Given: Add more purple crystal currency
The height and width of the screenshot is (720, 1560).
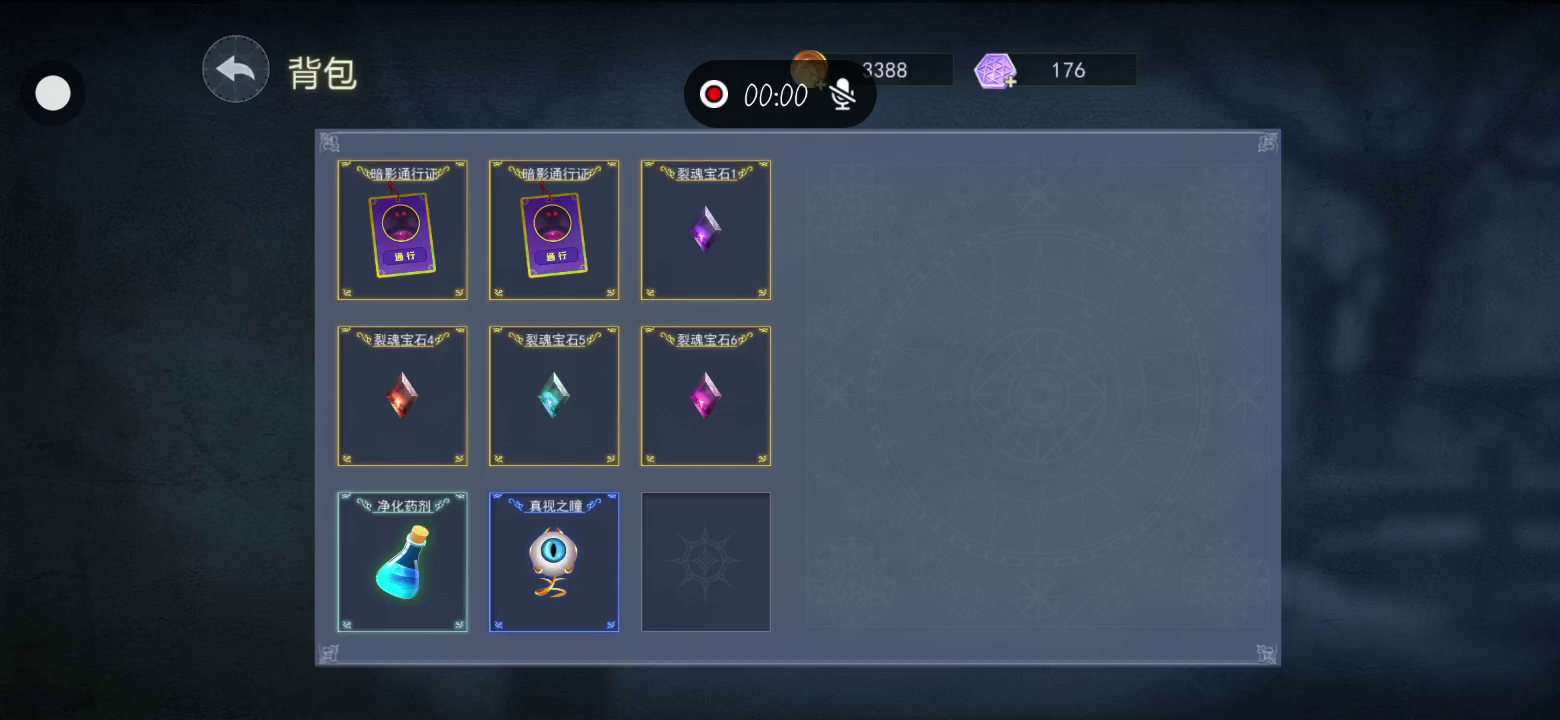Looking at the screenshot, I should tap(997, 71).
